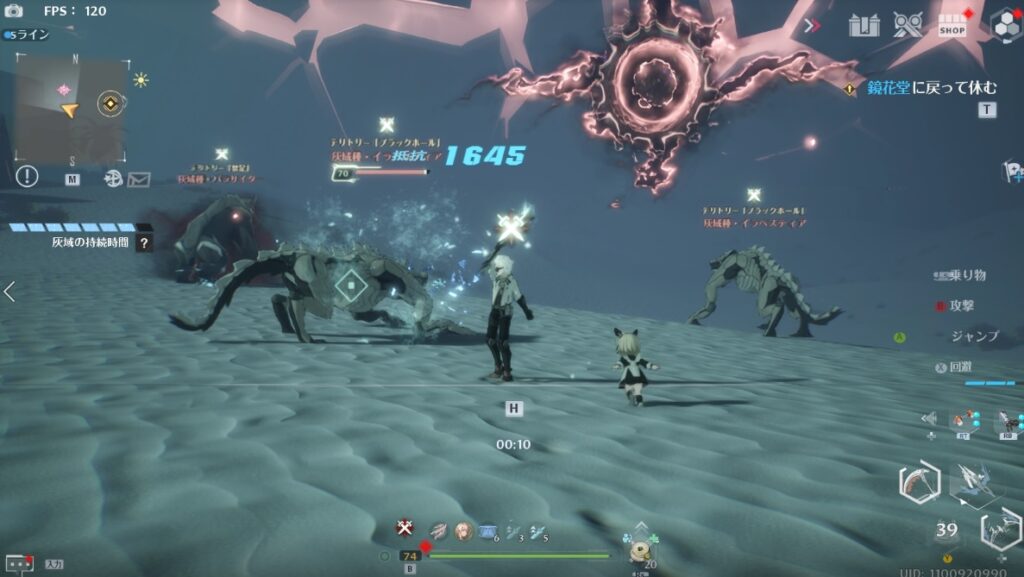
Task: Use the consumable item with count 20
Action: (640, 547)
